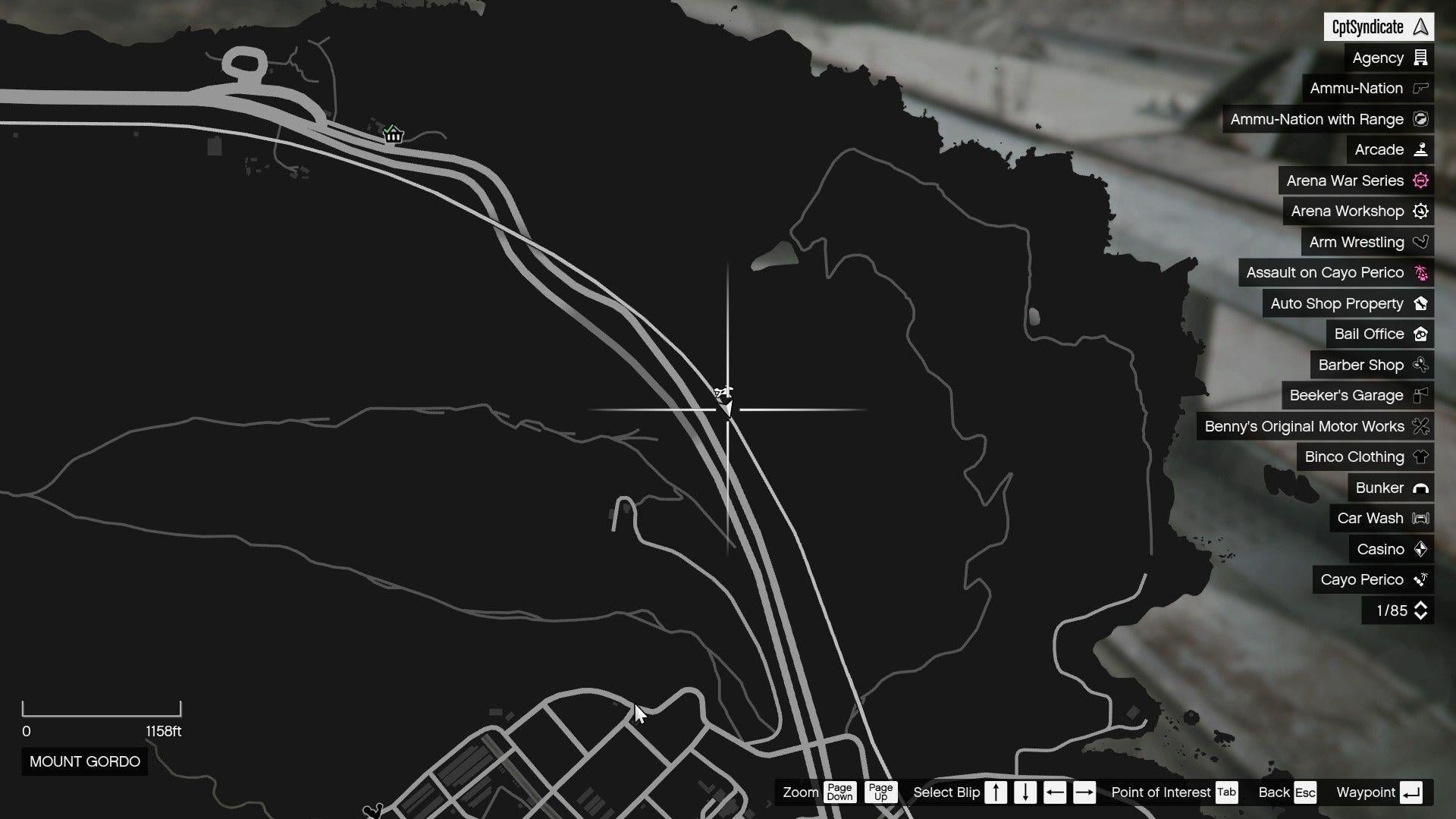Click the Arm Wrestling hands icon
Viewport: 1456px width, 819px height.
(1421, 242)
